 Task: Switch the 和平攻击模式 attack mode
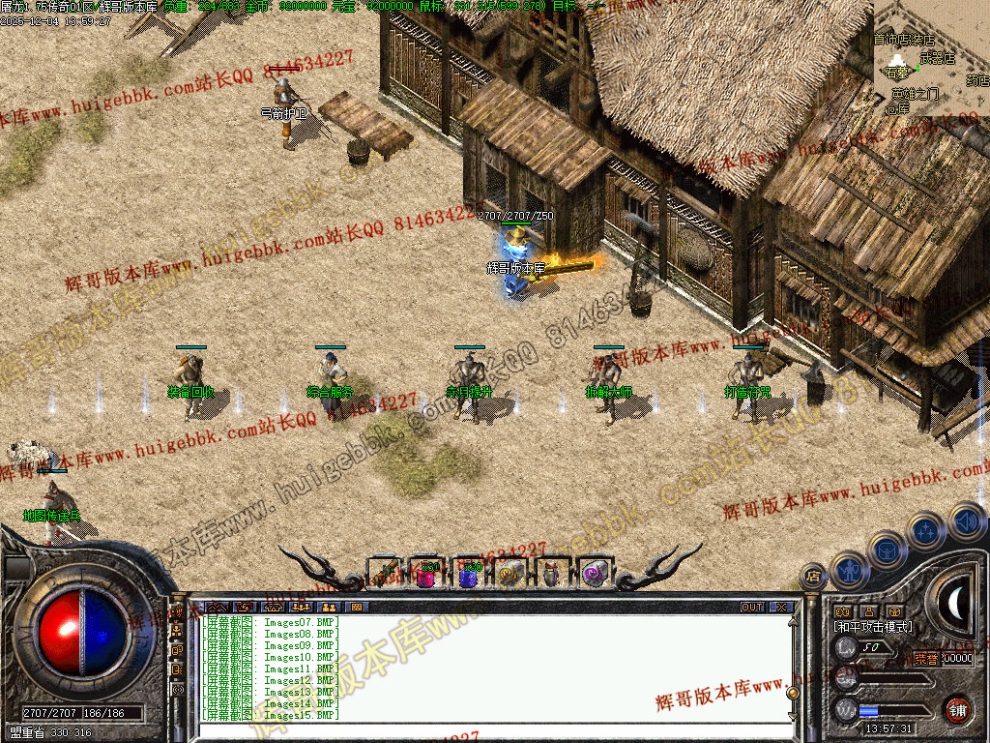(872, 626)
